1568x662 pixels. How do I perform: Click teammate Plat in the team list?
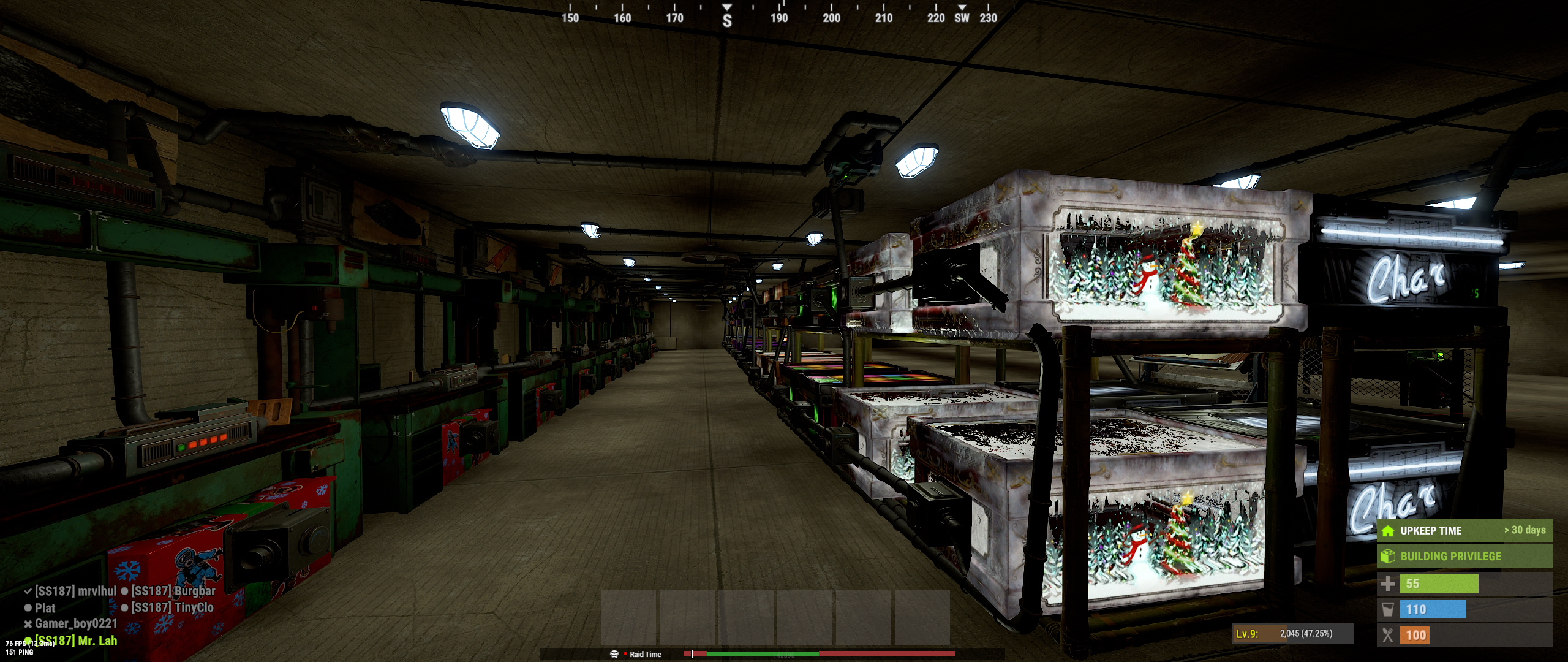click(x=45, y=608)
